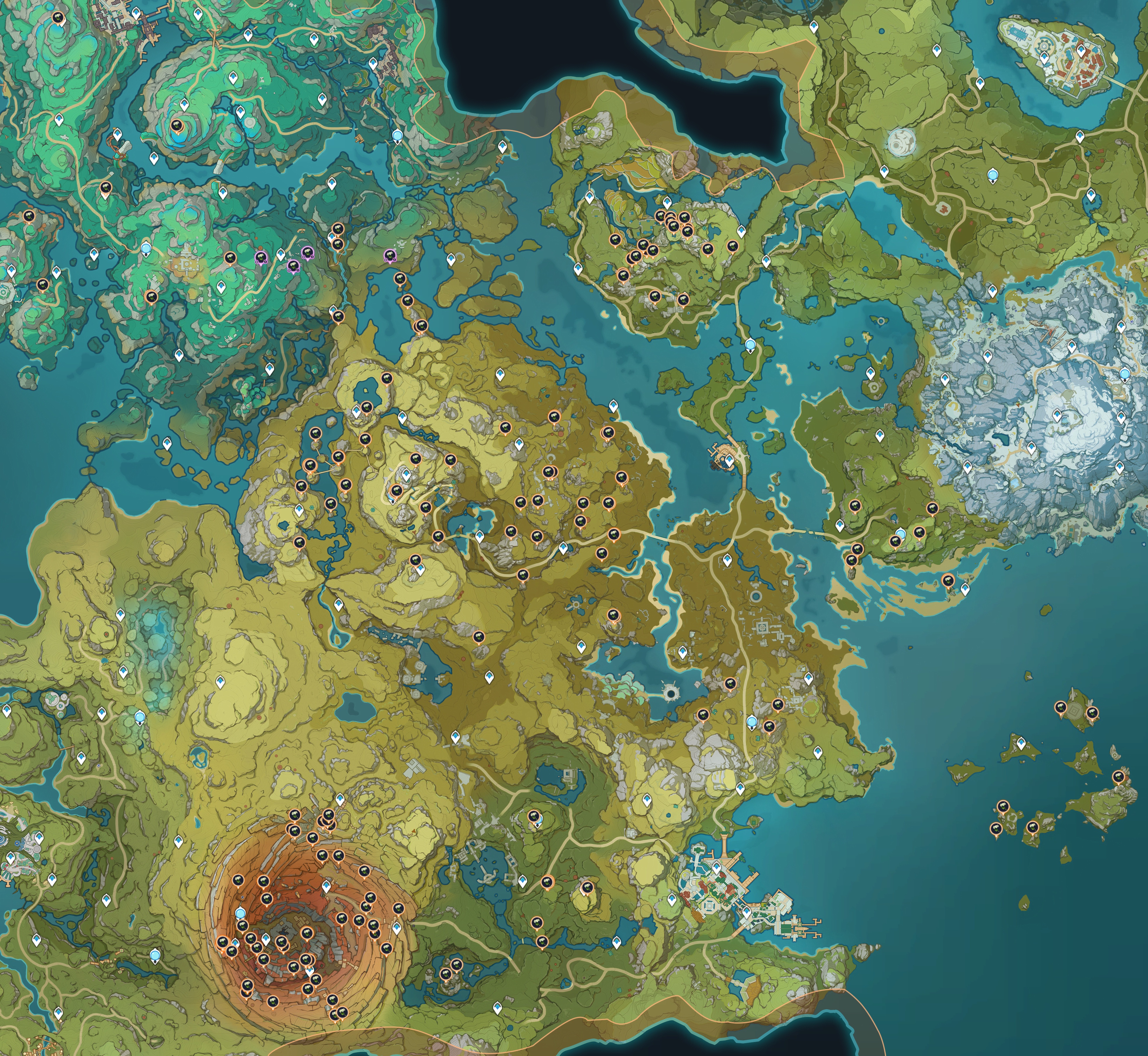Choose the teleport waypoint on the offshore island chain
Screen dimensions: 1148x1056
click(1021, 744)
